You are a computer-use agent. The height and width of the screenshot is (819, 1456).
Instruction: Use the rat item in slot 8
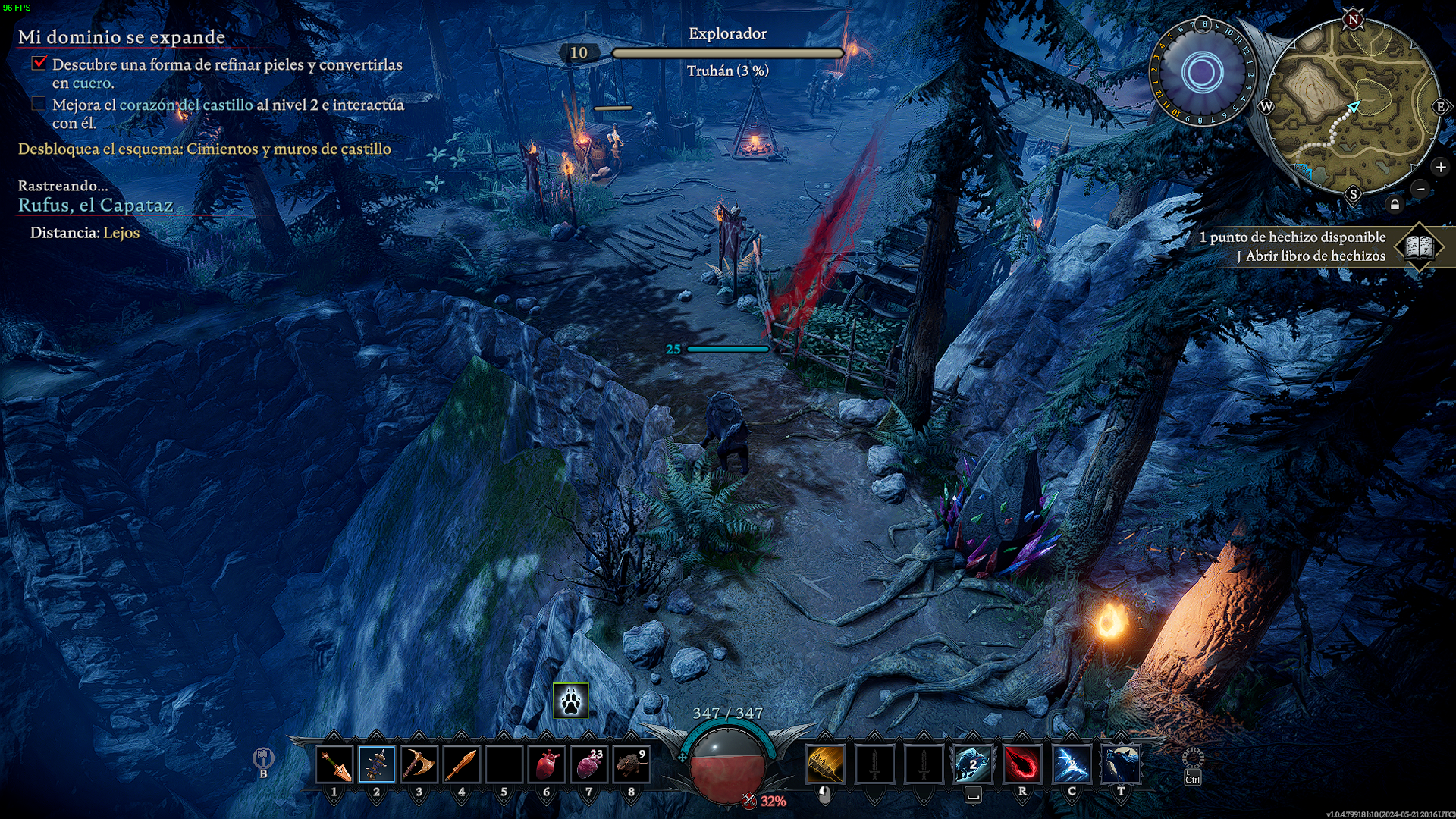click(x=632, y=764)
